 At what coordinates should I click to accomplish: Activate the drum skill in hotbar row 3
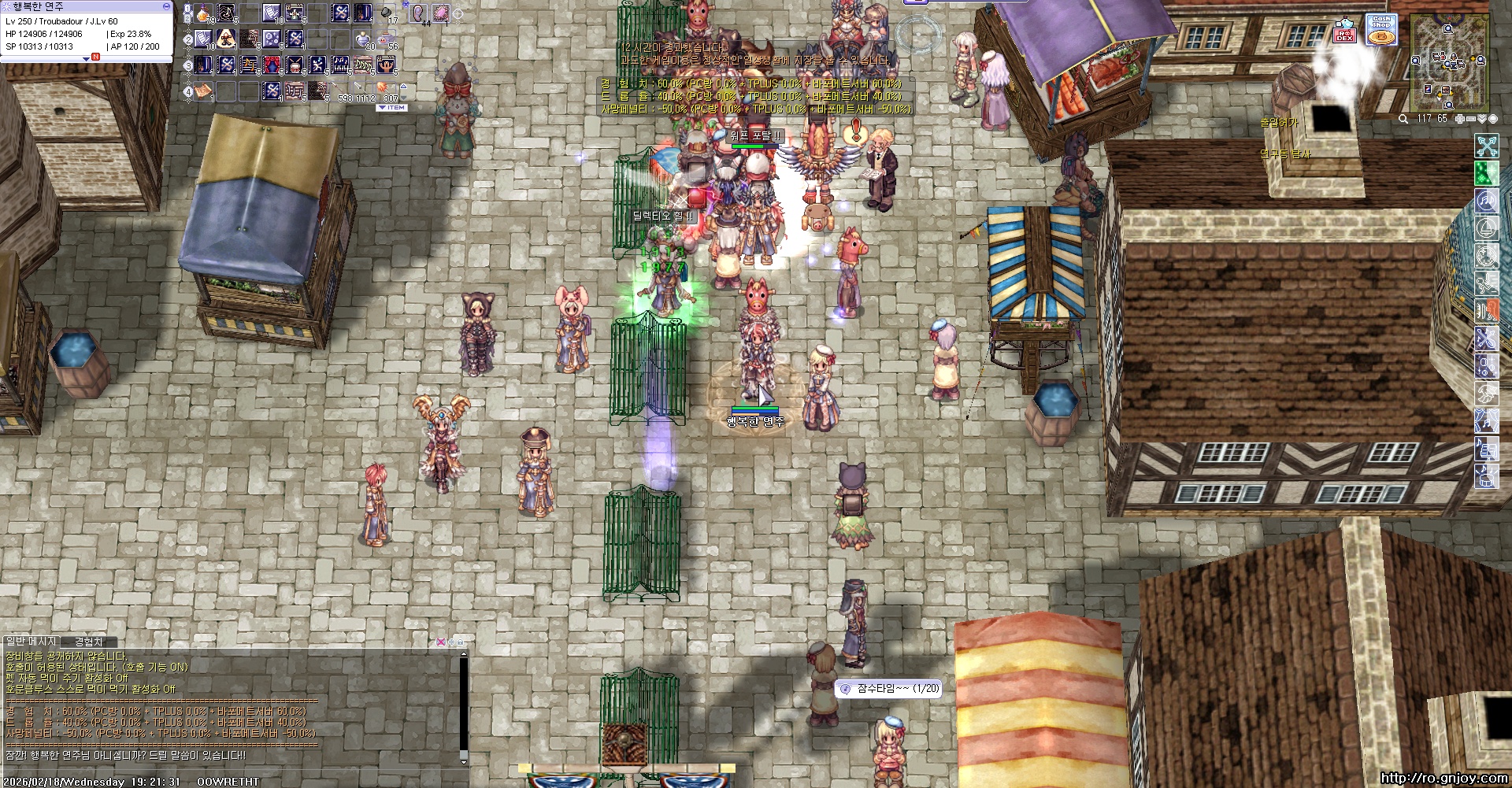coord(295,65)
